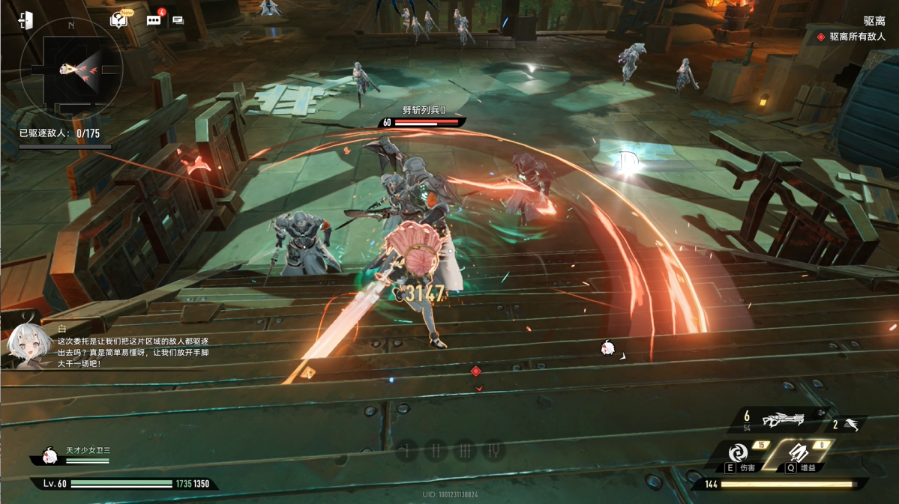
Task: Select the rifle weapon slot
Action: tap(782, 420)
